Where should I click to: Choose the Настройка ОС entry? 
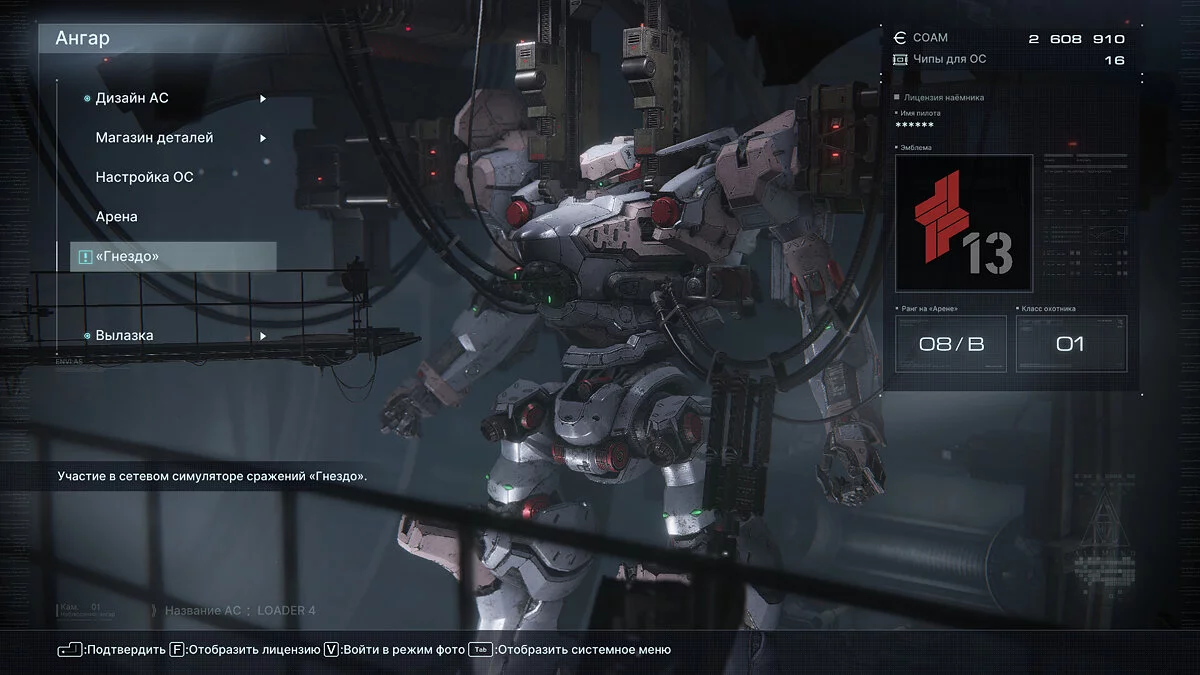(144, 177)
